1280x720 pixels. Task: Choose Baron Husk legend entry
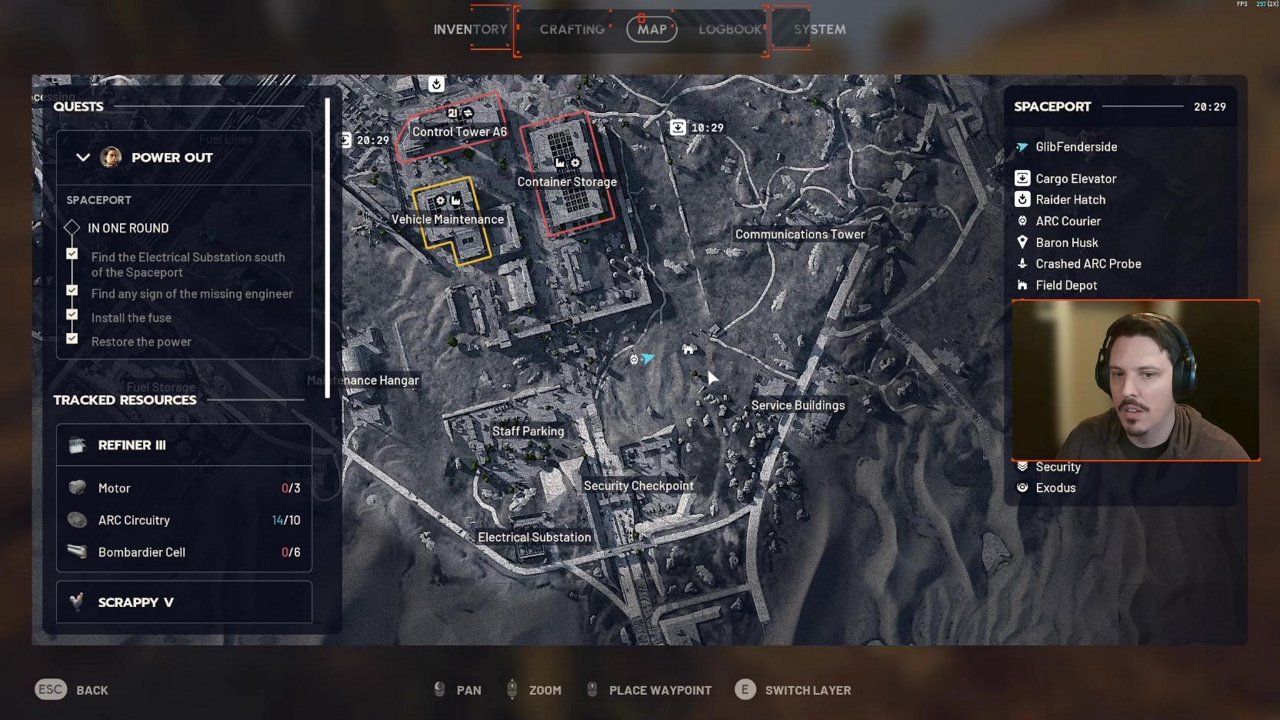pyautogui.click(x=1066, y=243)
